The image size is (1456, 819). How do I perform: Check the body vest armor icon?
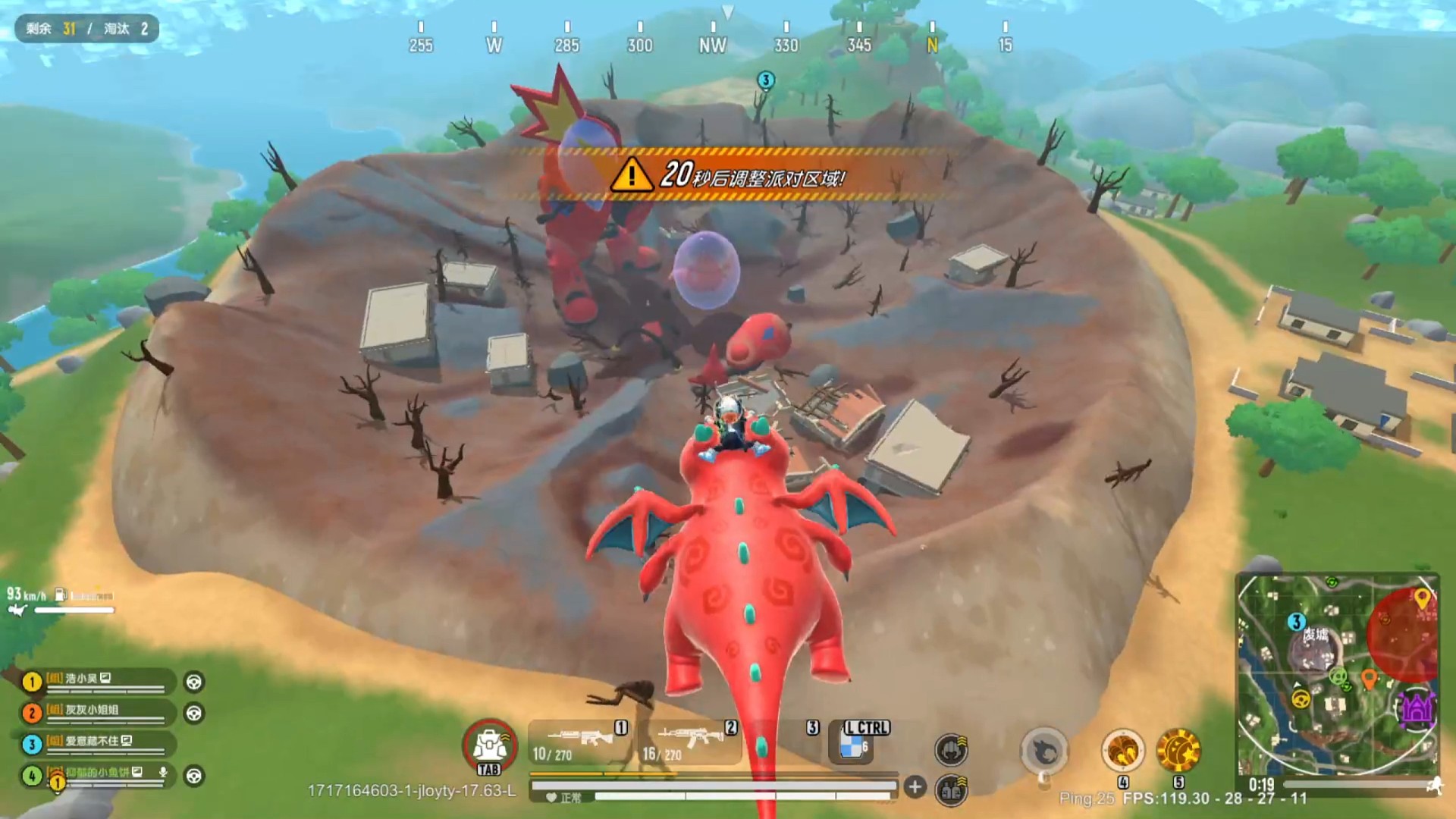click(x=951, y=791)
